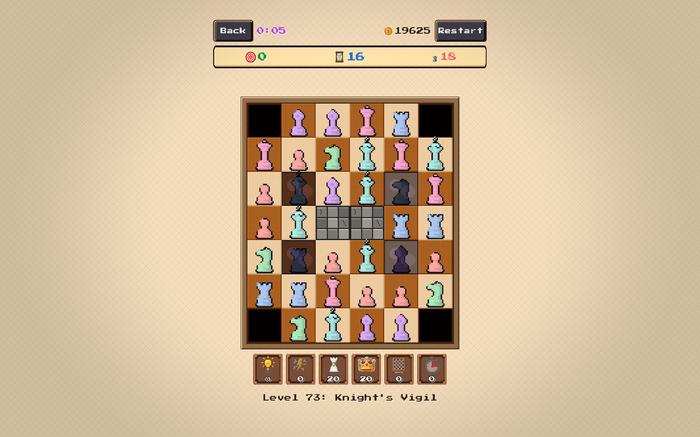Restart the current level

(460, 31)
